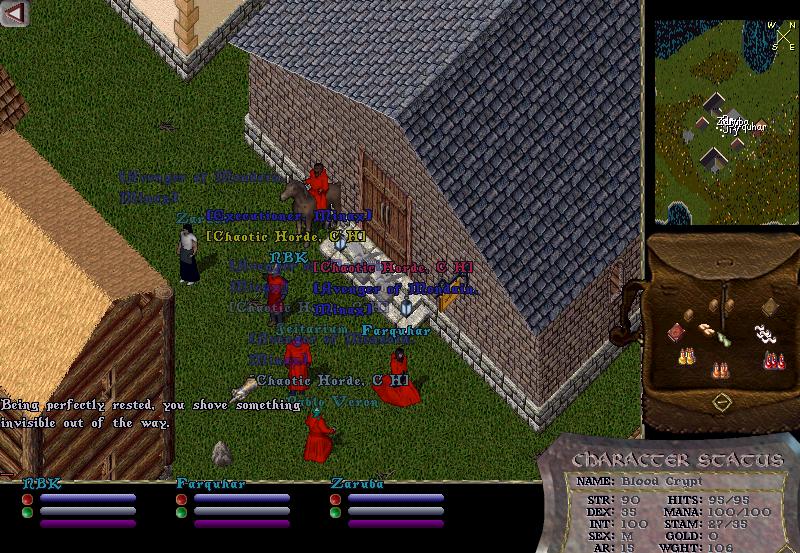This screenshot has height=553, width=800.
Task: Click the minimap compass rose
Action: [x=783, y=38]
